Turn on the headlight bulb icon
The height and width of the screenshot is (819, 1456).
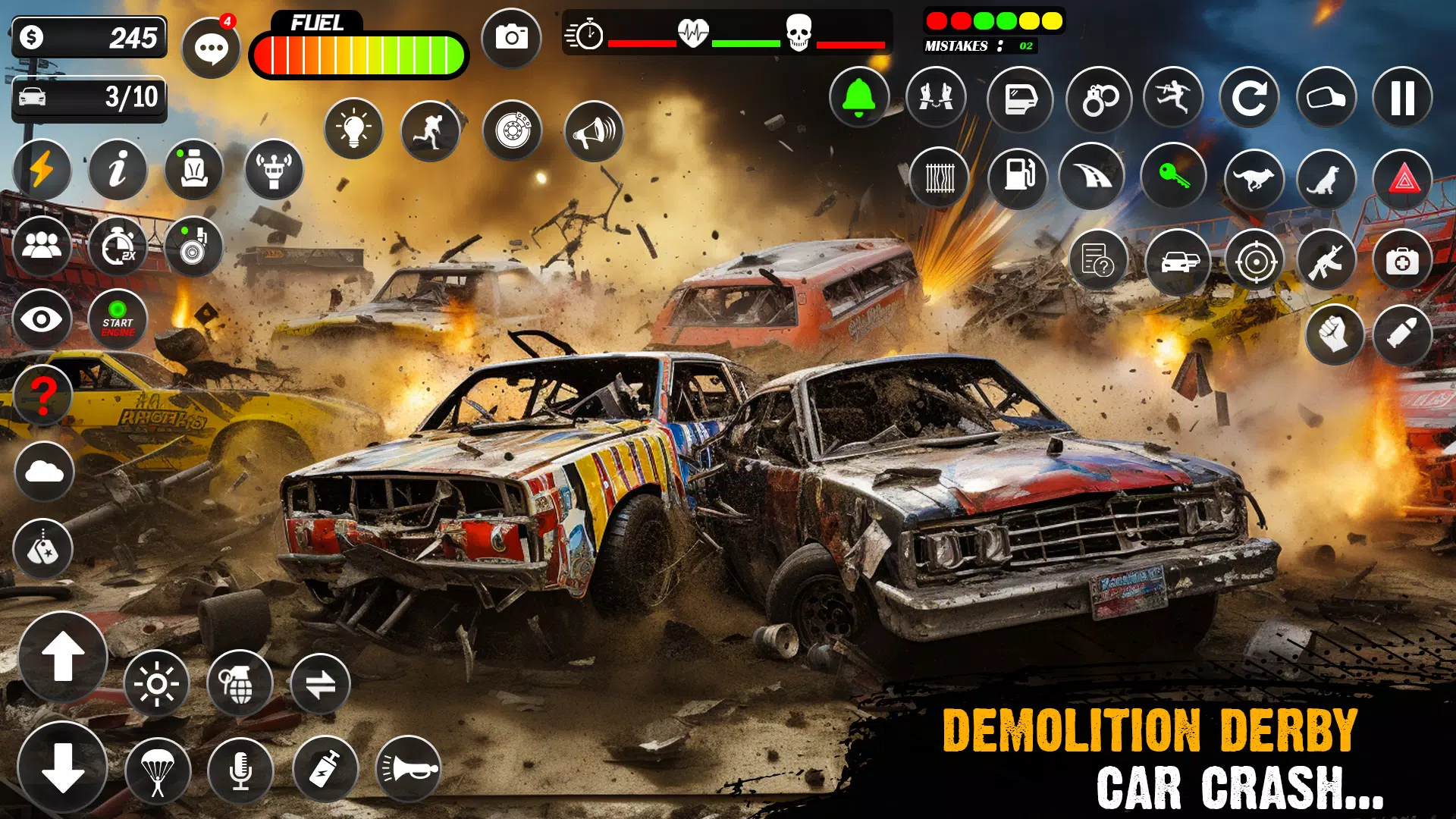point(354,129)
